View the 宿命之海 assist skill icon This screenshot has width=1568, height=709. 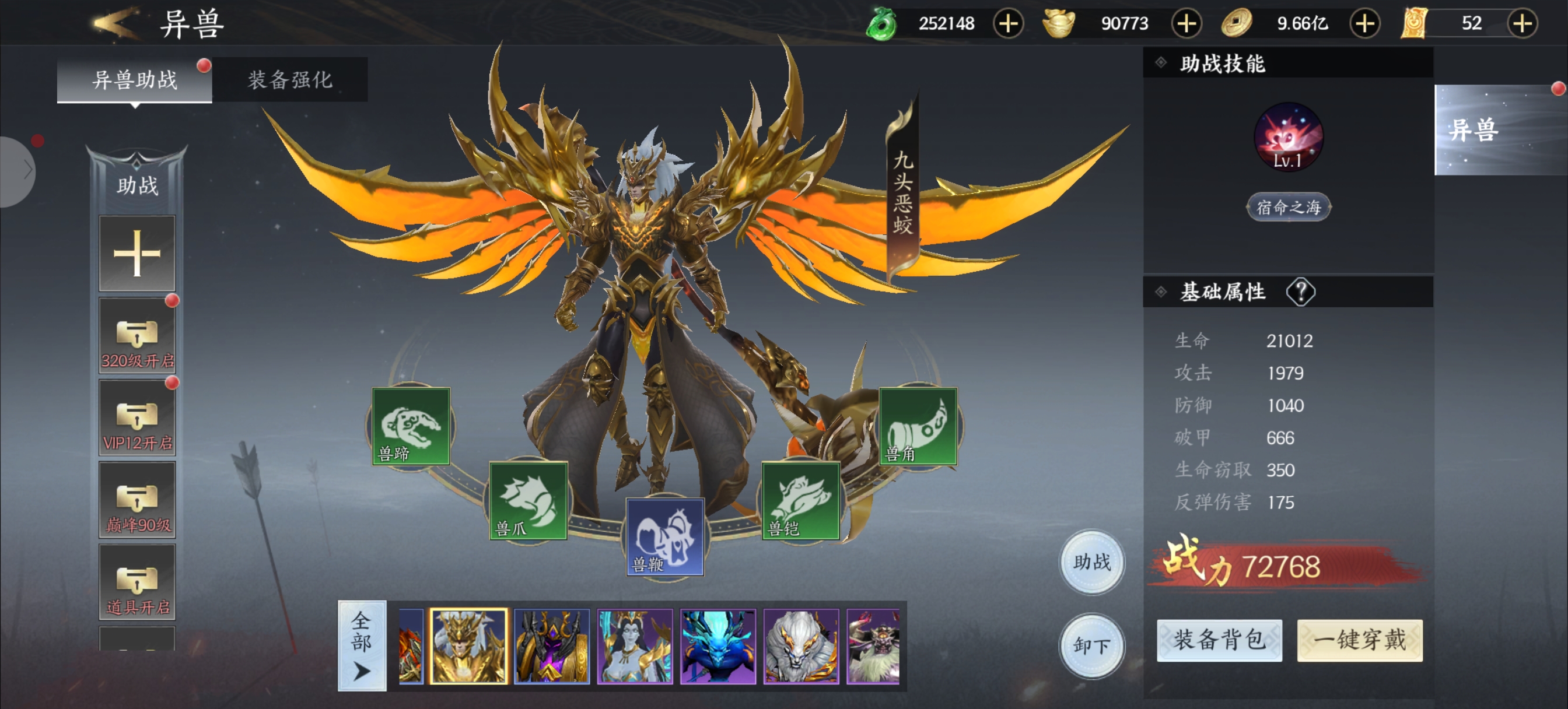[x=1288, y=138]
